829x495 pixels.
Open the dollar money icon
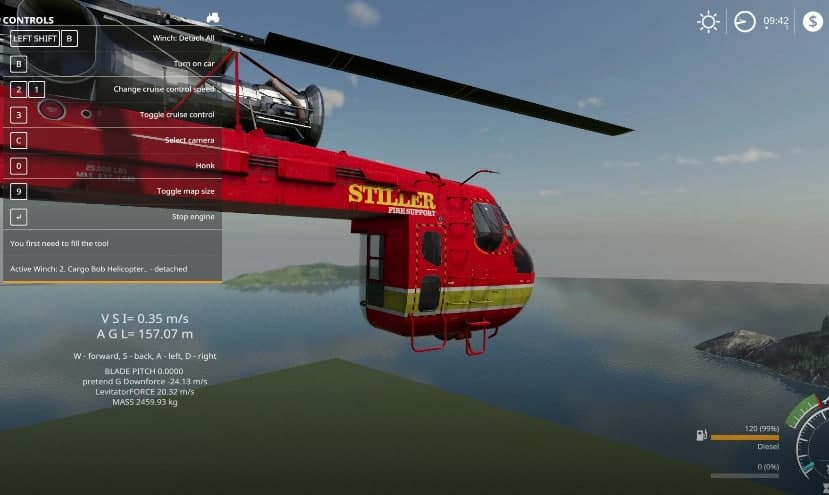[x=812, y=21]
